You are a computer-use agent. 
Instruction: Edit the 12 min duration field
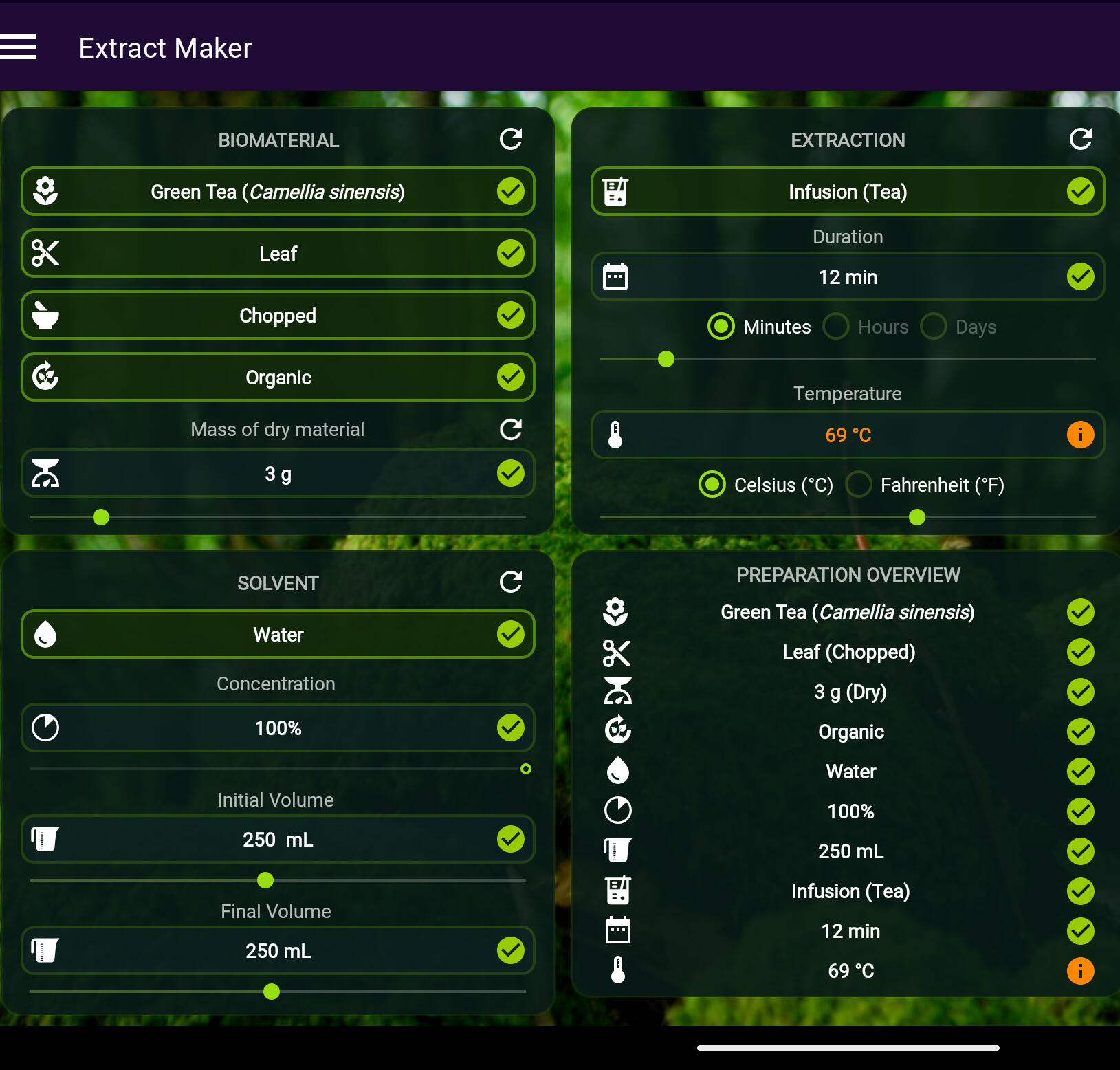click(847, 277)
